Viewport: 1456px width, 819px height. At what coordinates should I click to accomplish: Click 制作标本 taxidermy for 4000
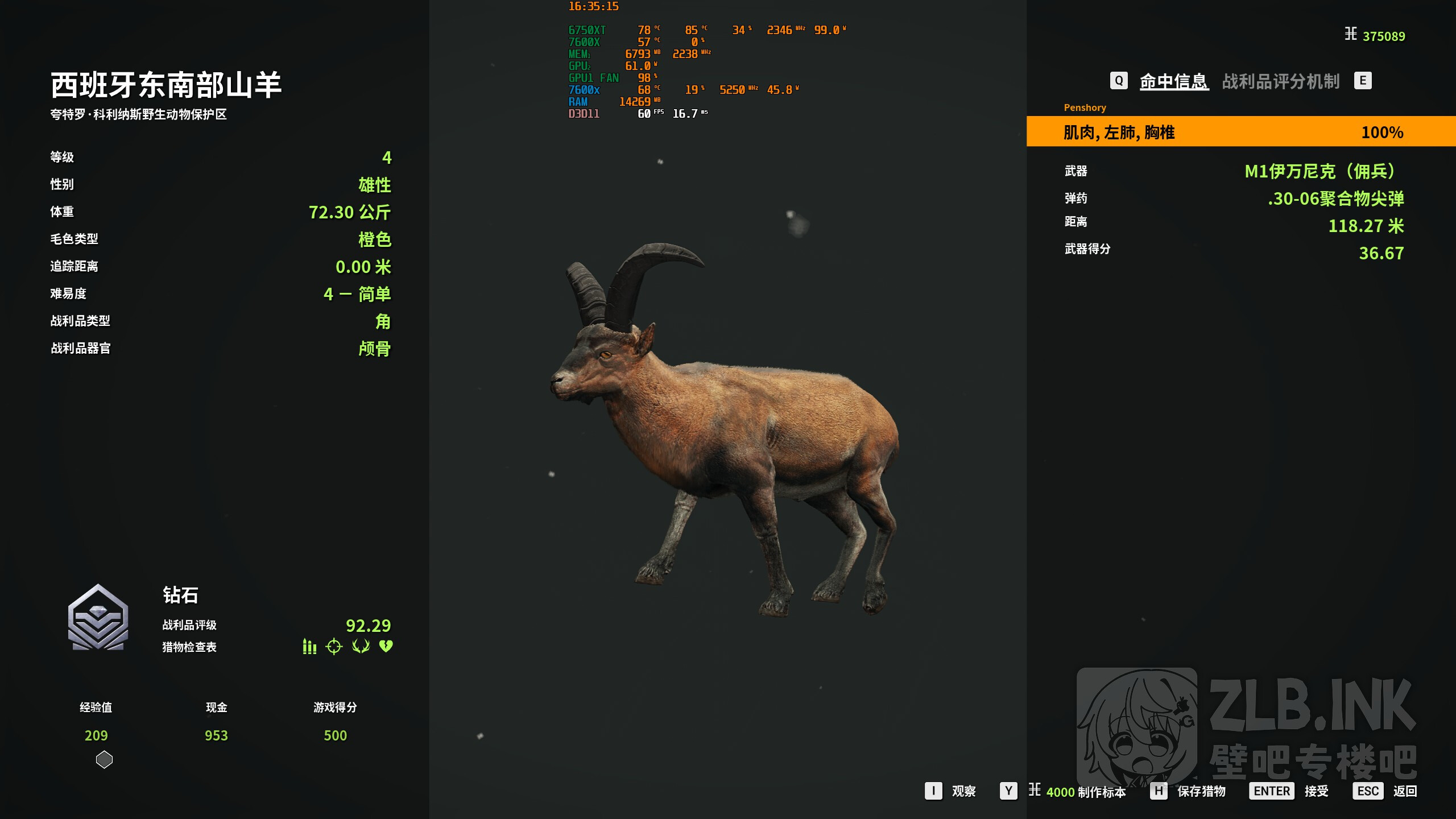pyautogui.click(x=1085, y=792)
